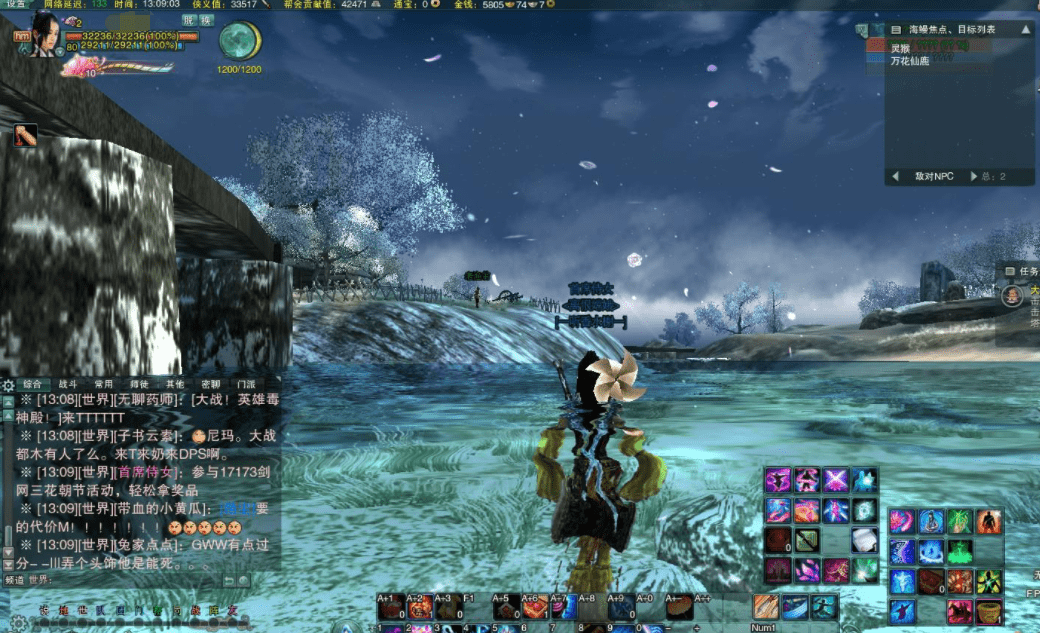The image size is (1040, 633).
Task: Click the 频道 channel selector button
Action: pos(14,580)
